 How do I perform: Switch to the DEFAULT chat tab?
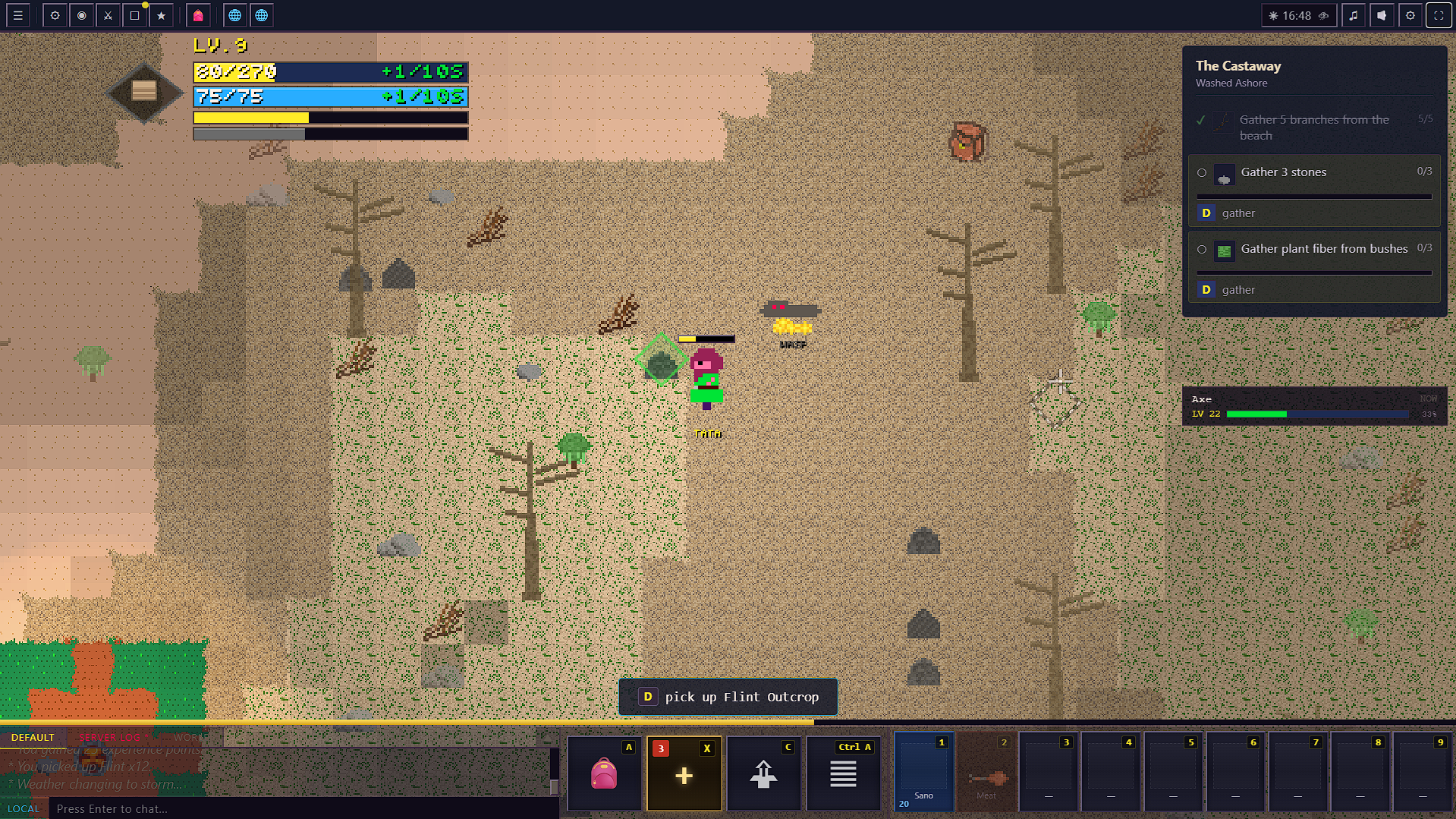pyautogui.click(x=33, y=736)
